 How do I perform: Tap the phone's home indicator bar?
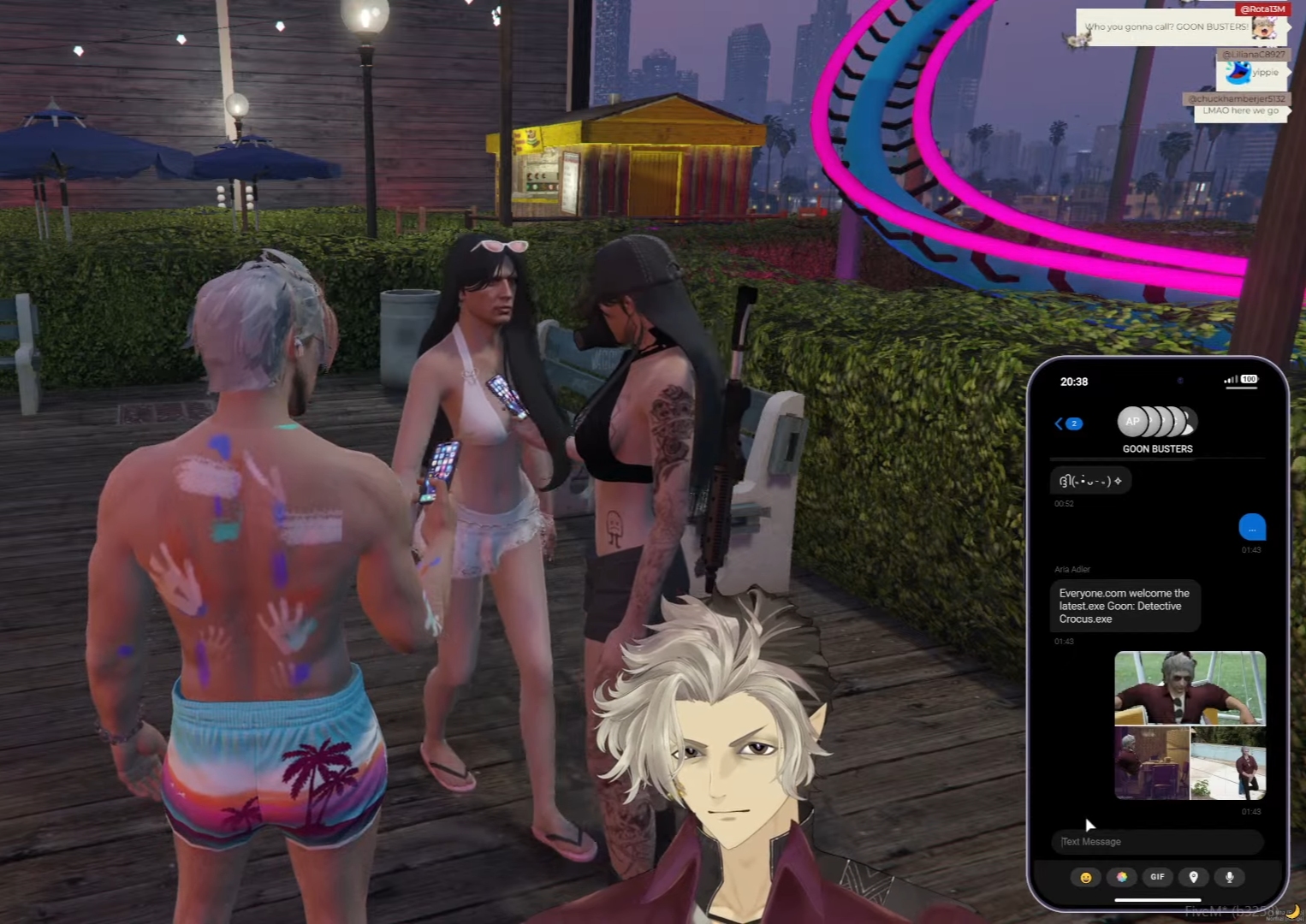(x=1157, y=900)
